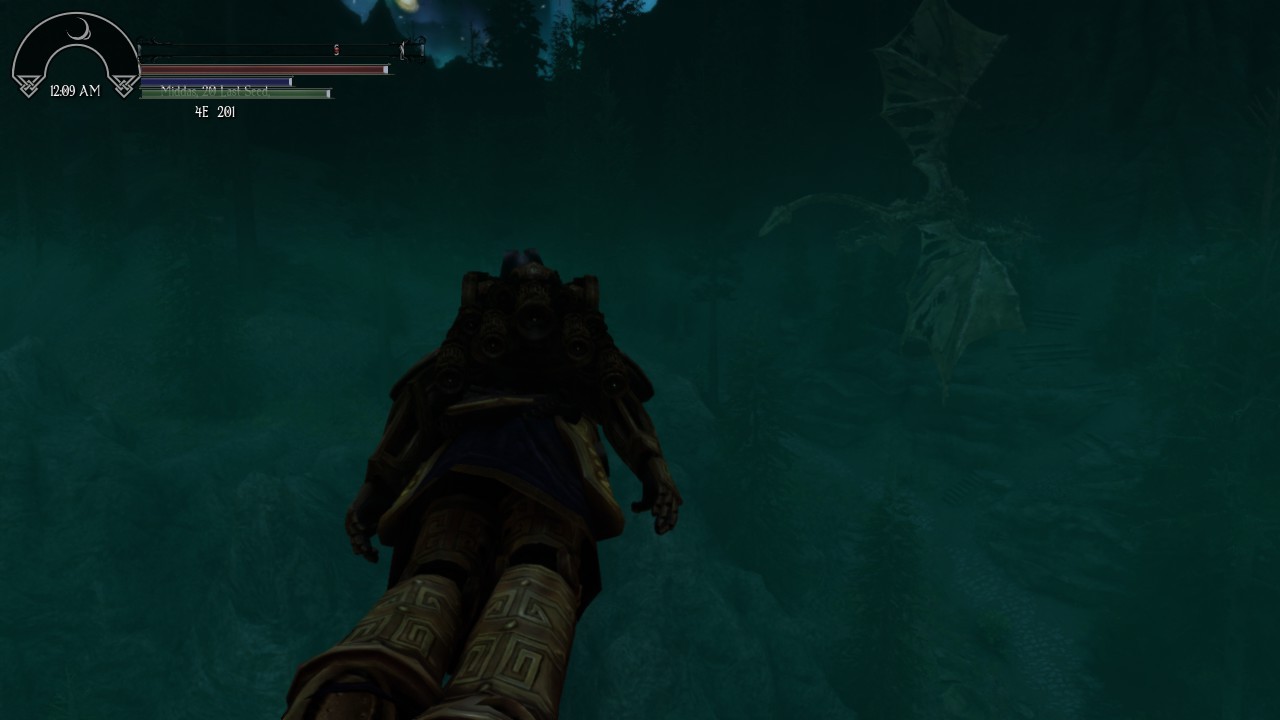The image size is (1280, 720).
Task: Click the red marker on enemy health bar
Action: 336,49
